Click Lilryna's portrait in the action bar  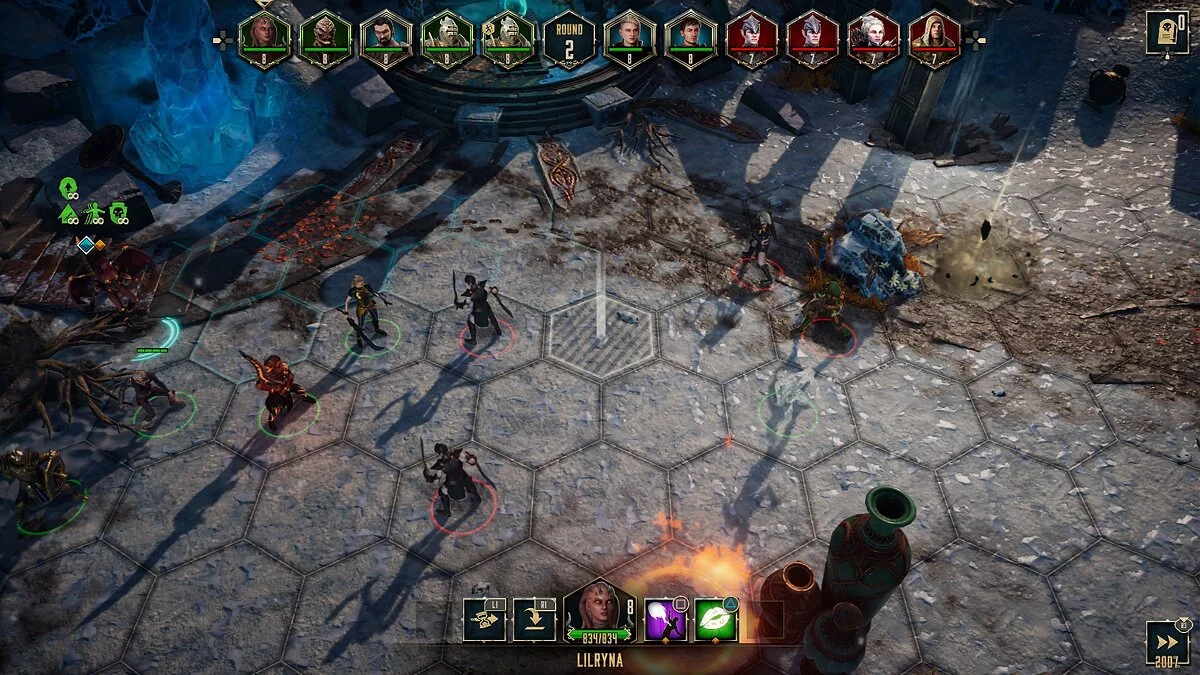pos(598,612)
